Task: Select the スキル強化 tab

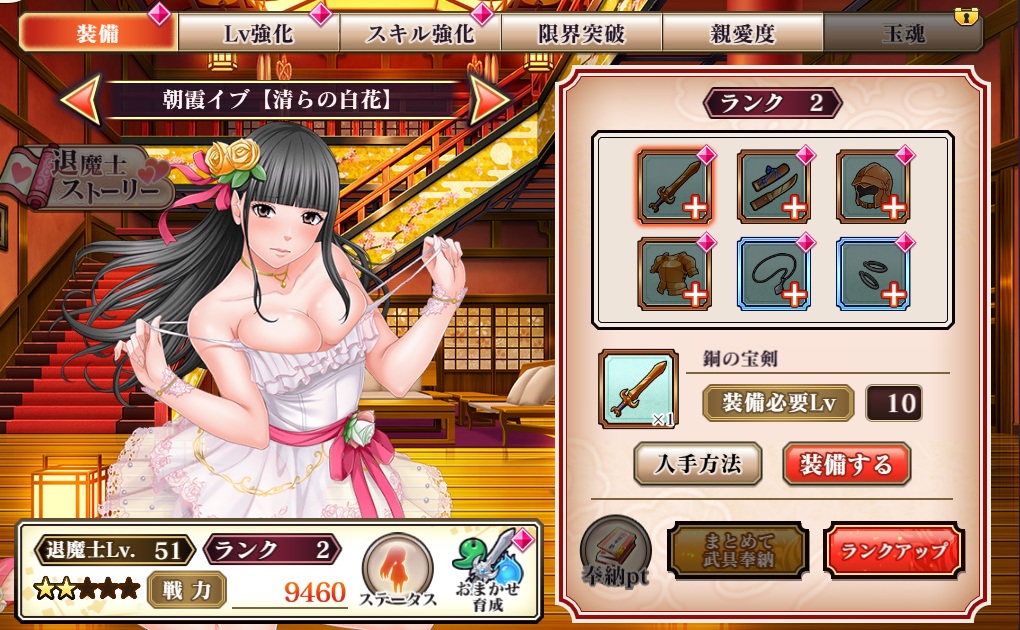Action: click(420, 33)
